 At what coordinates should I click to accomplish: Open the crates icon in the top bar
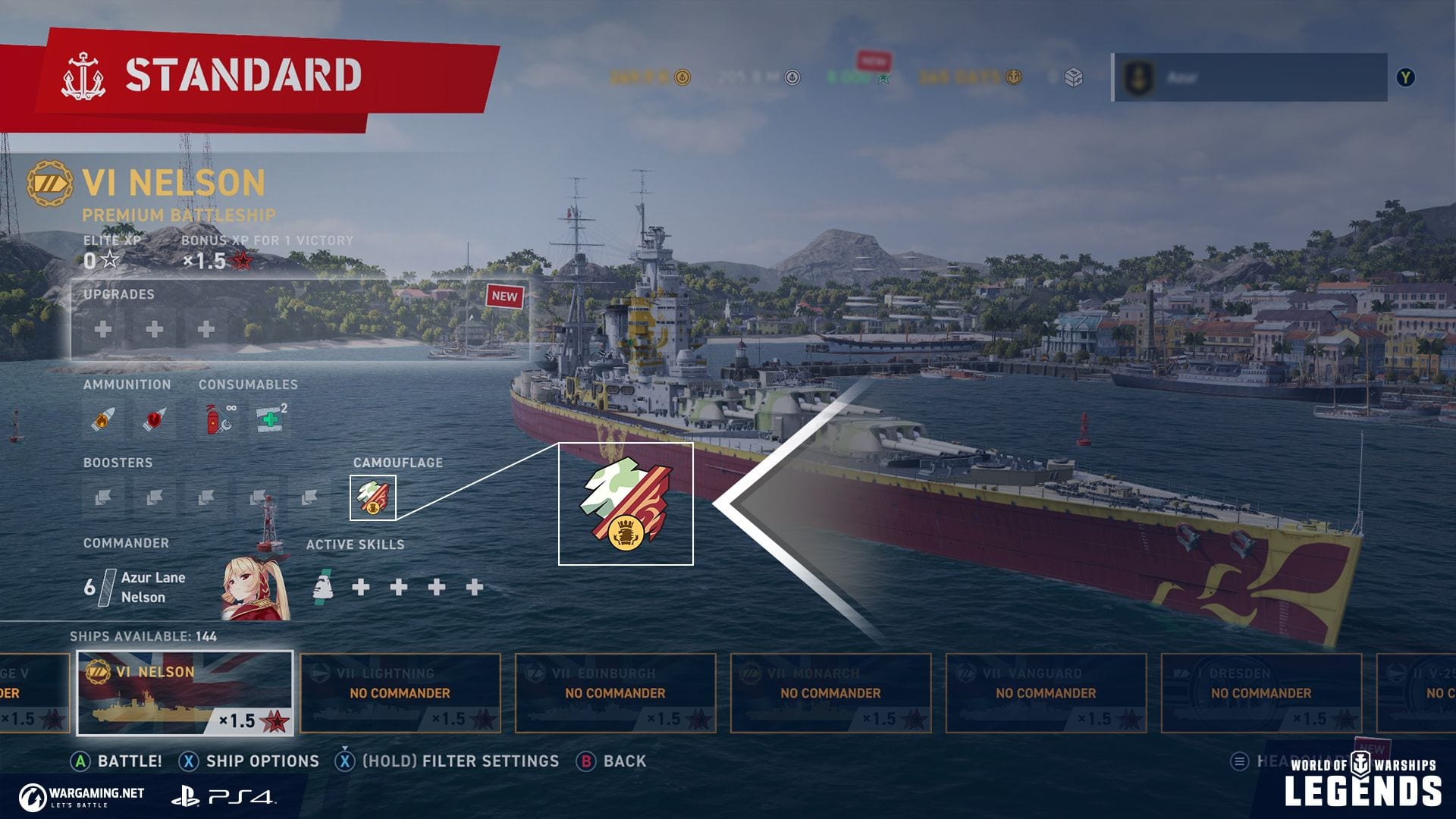coord(1073,77)
